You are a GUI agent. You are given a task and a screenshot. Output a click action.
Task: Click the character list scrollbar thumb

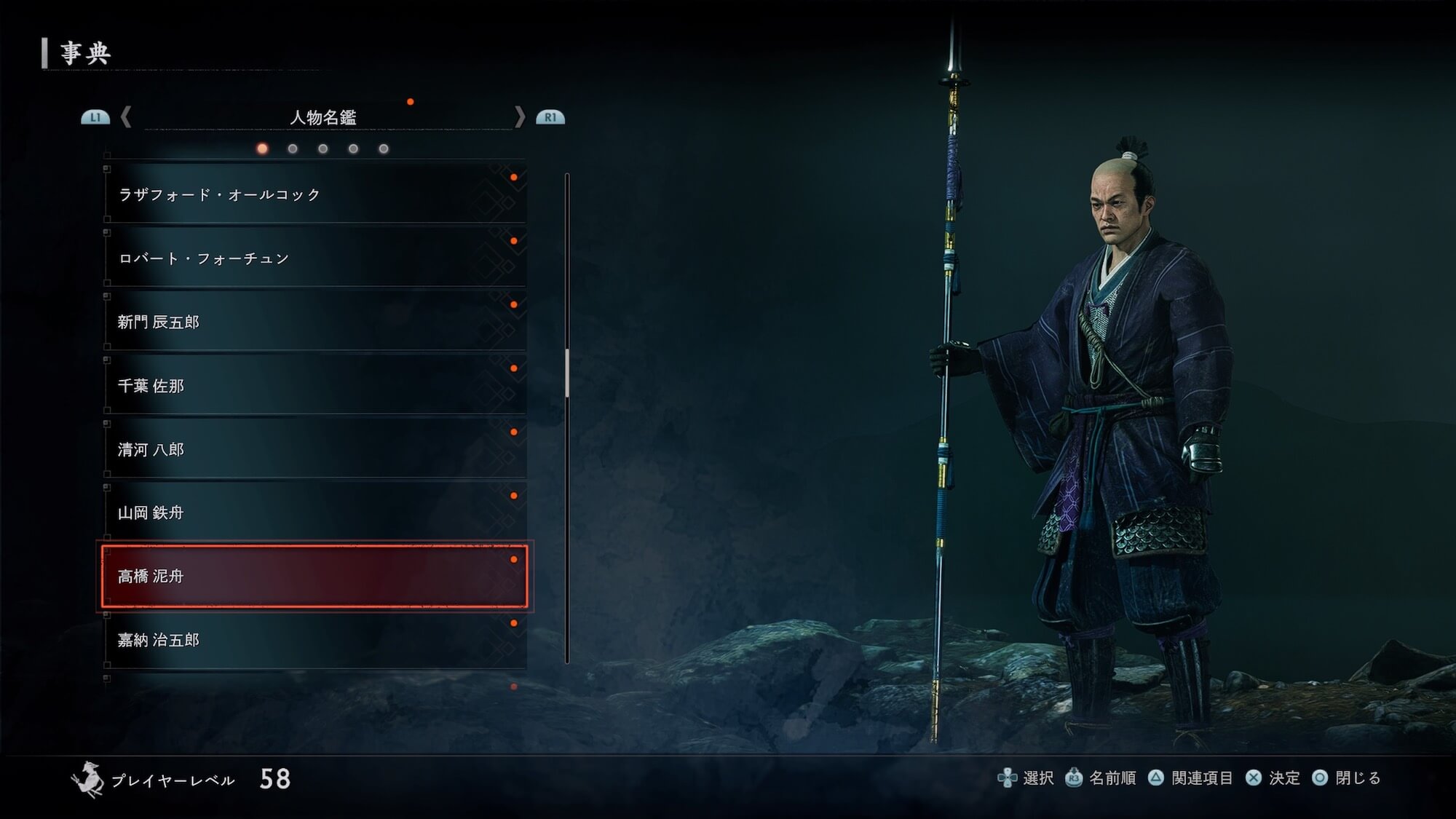(567, 373)
